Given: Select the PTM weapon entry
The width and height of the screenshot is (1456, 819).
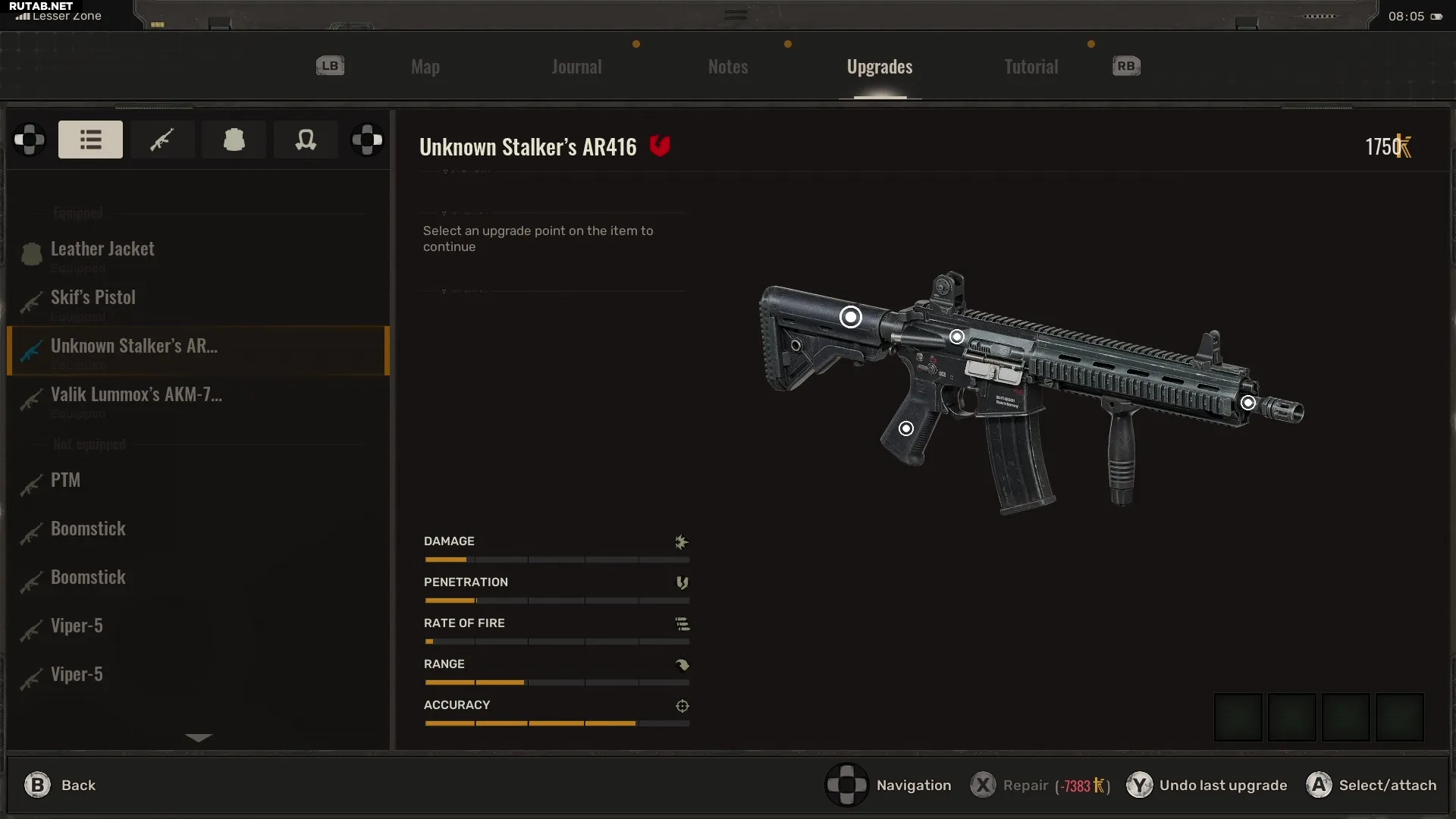Looking at the screenshot, I should (x=66, y=481).
